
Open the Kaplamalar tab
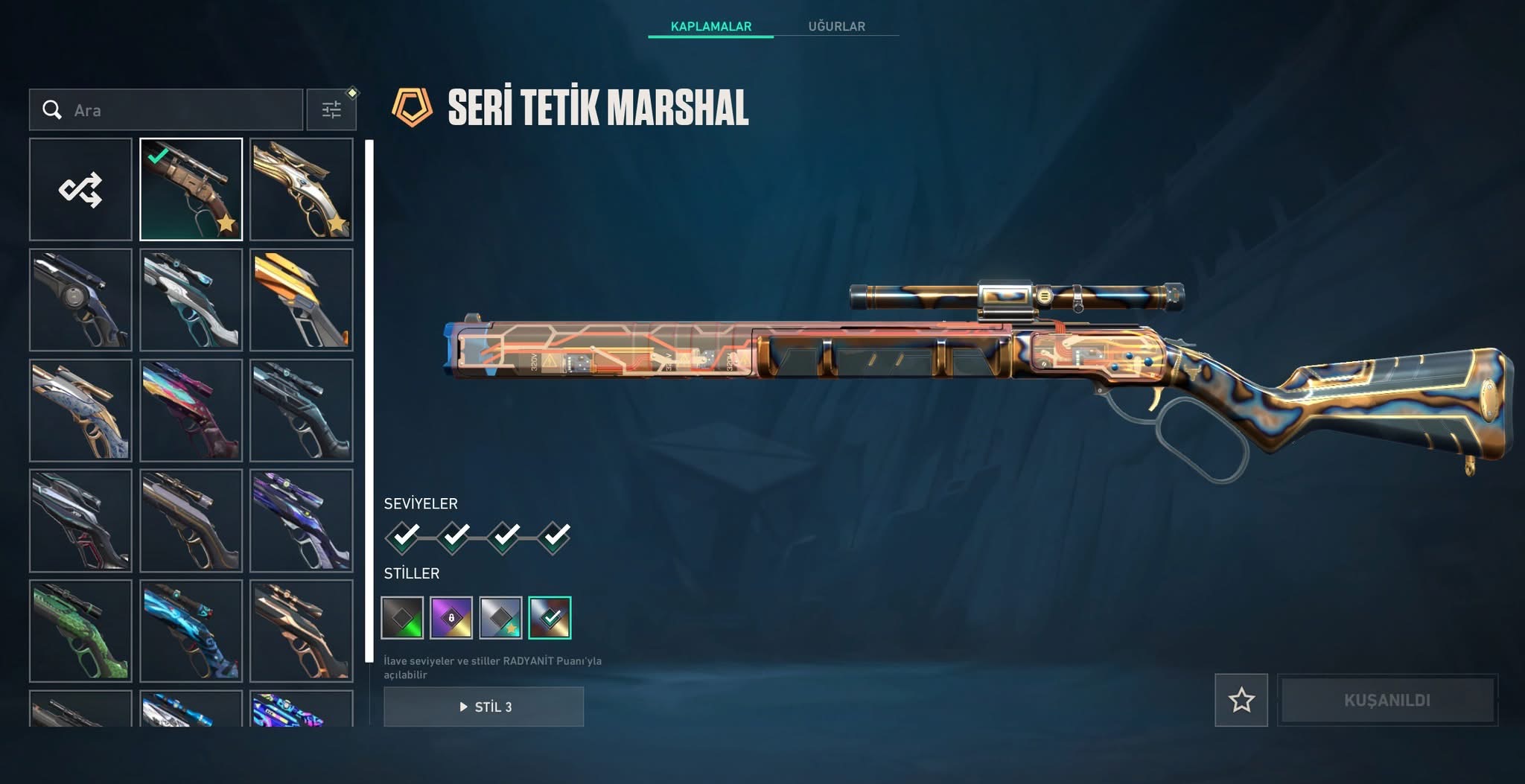tap(710, 26)
